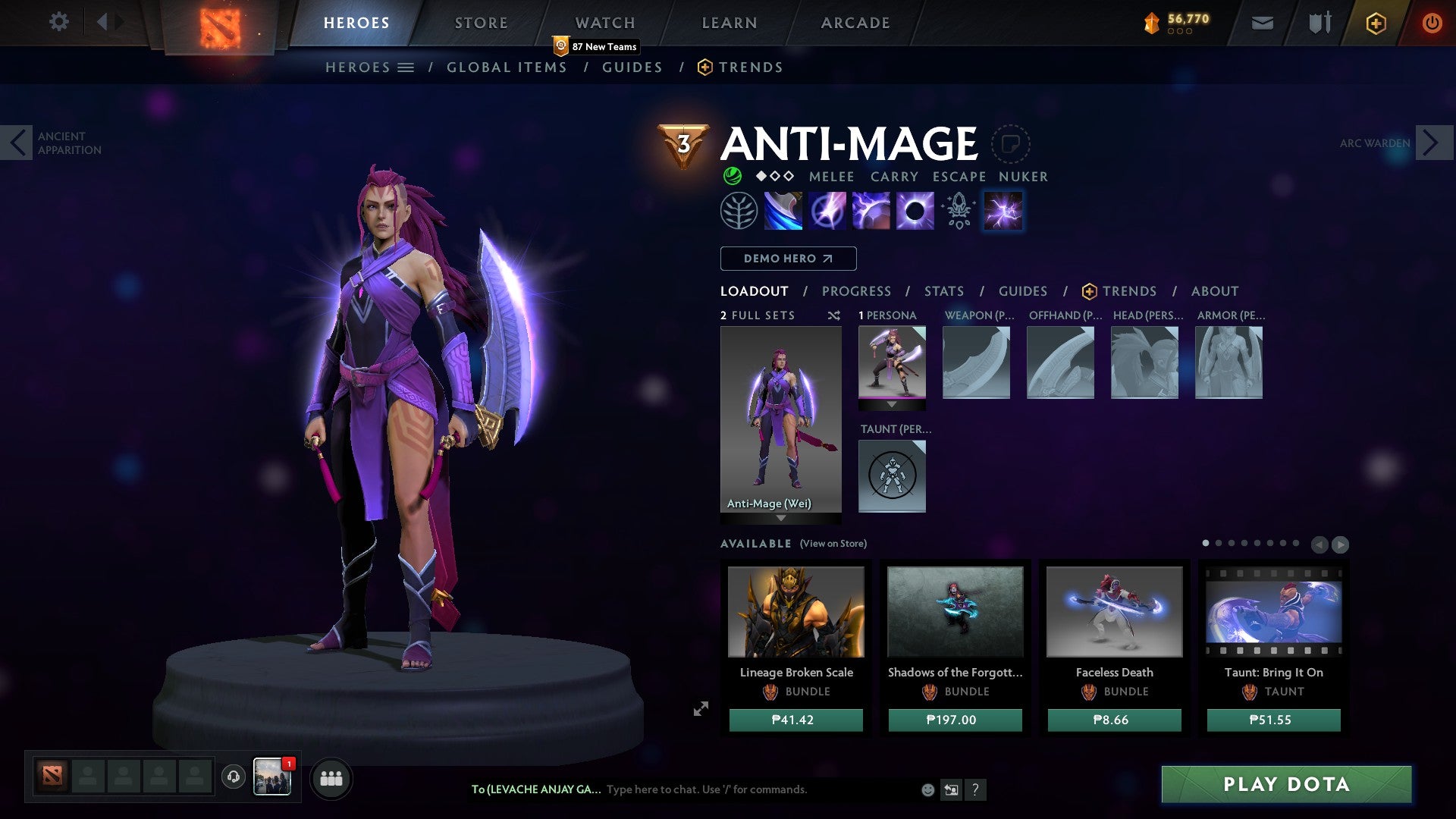Open the settings gear icon
Viewport: 1456px width, 819px height.
[58, 22]
